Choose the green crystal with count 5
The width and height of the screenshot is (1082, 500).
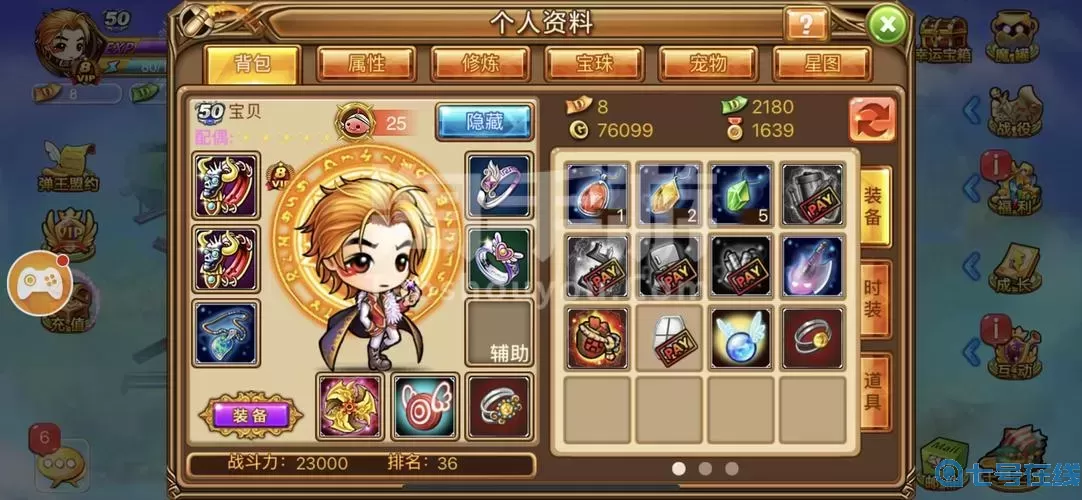(x=741, y=194)
